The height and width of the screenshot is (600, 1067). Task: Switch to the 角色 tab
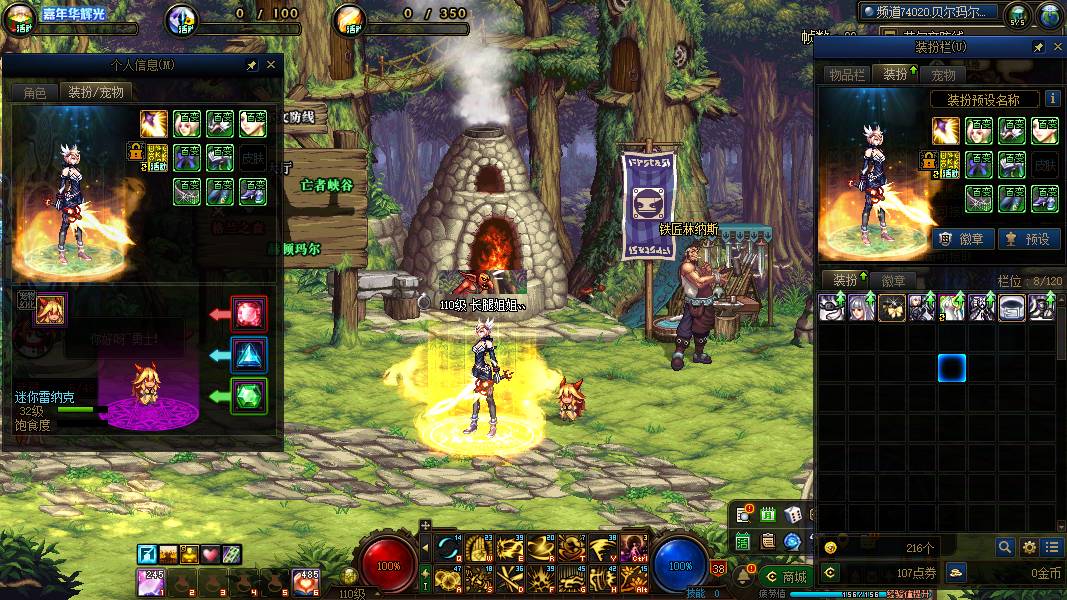[35, 92]
